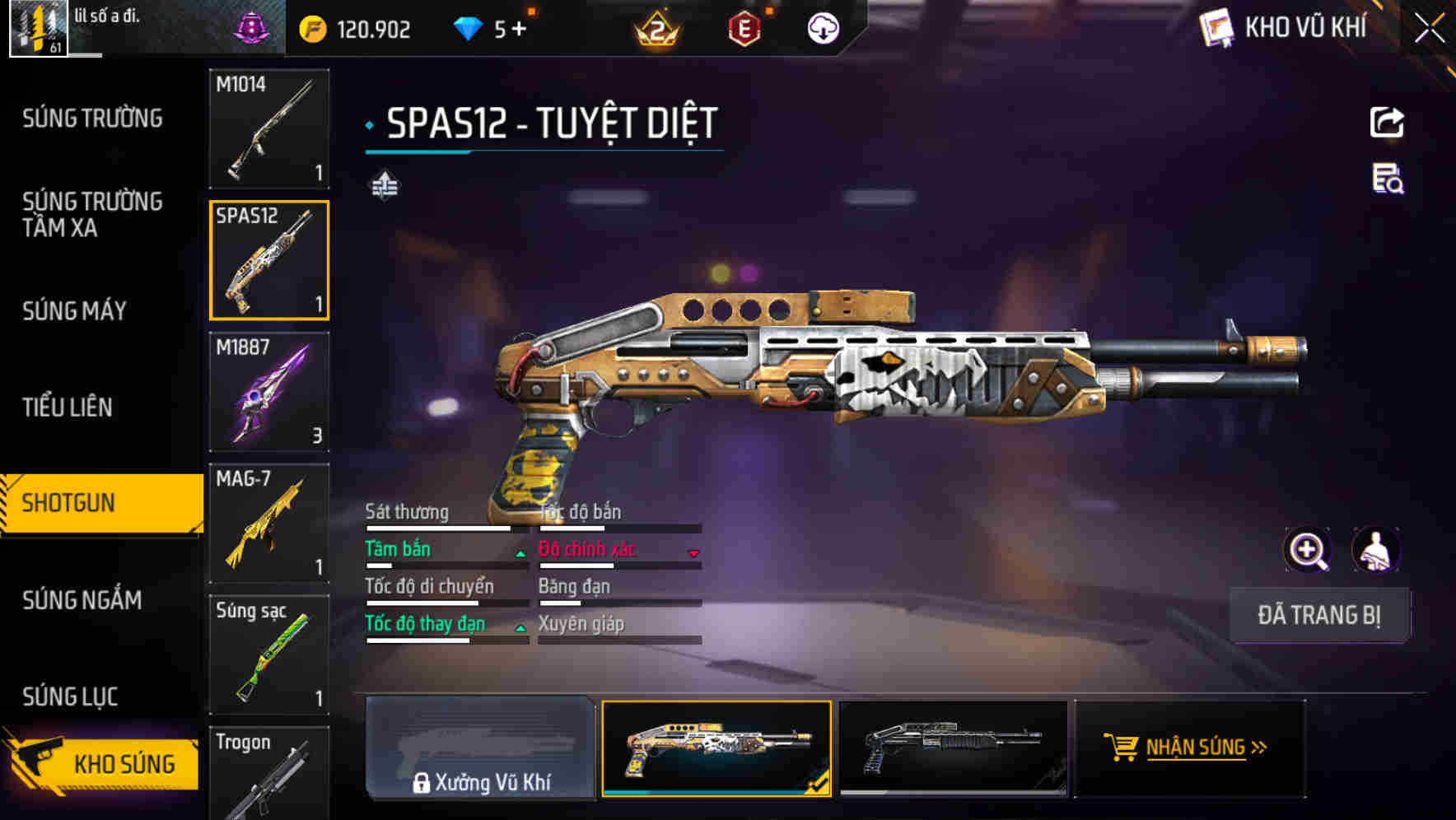The image size is (1456, 820).
Task: Switch to Súng Máy weapon category
Action: point(74,311)
